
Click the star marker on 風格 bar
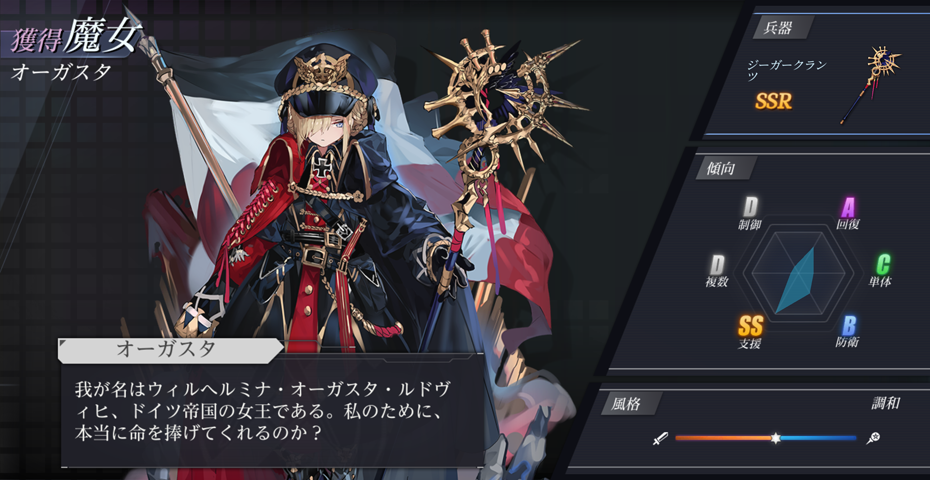pyautogui.click(x=775, y=438)
